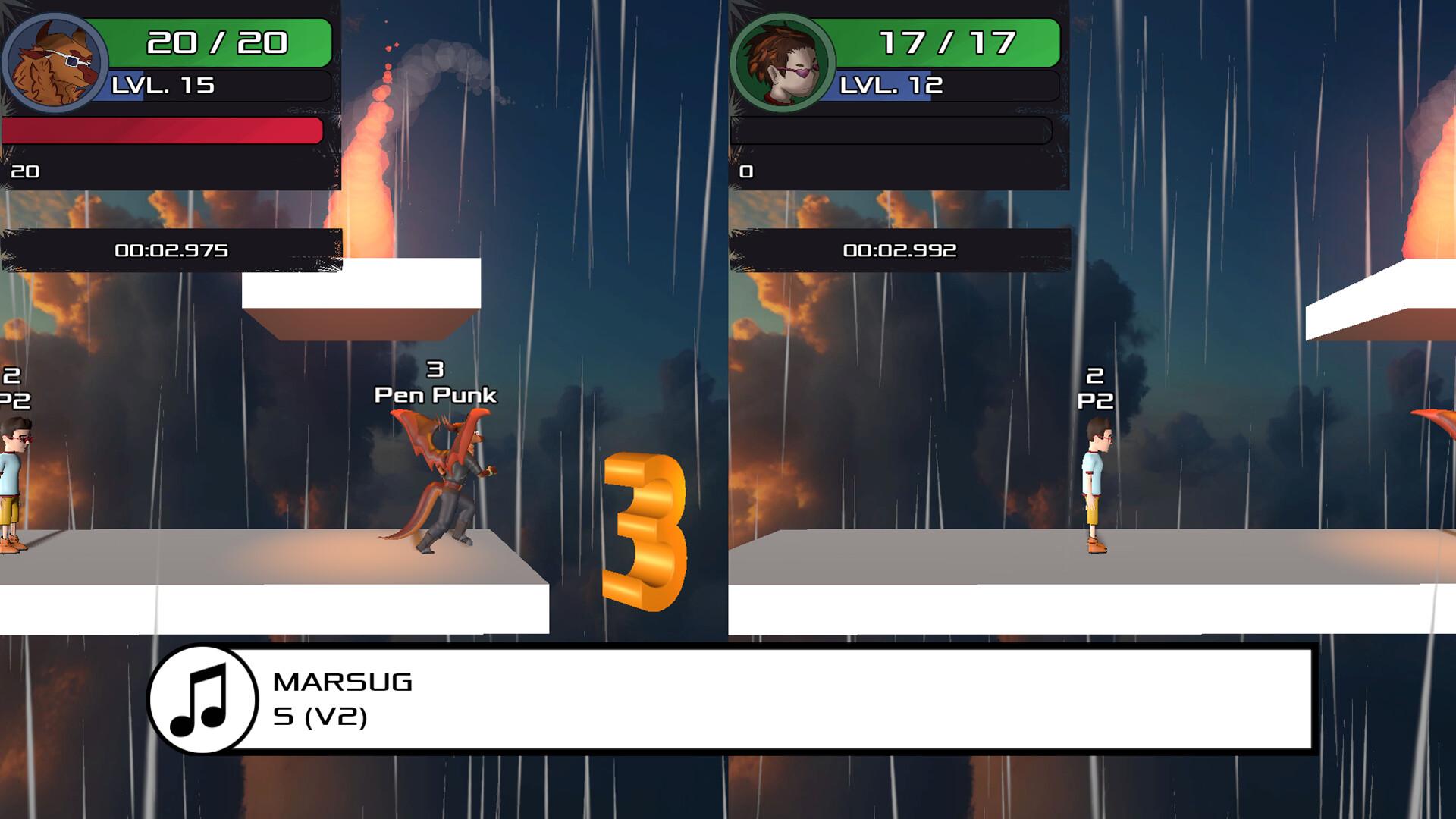Click the Pen Punk name label
Viewport: 1456px width, 819px height.
pyautogui.click(x=435, y=394)
